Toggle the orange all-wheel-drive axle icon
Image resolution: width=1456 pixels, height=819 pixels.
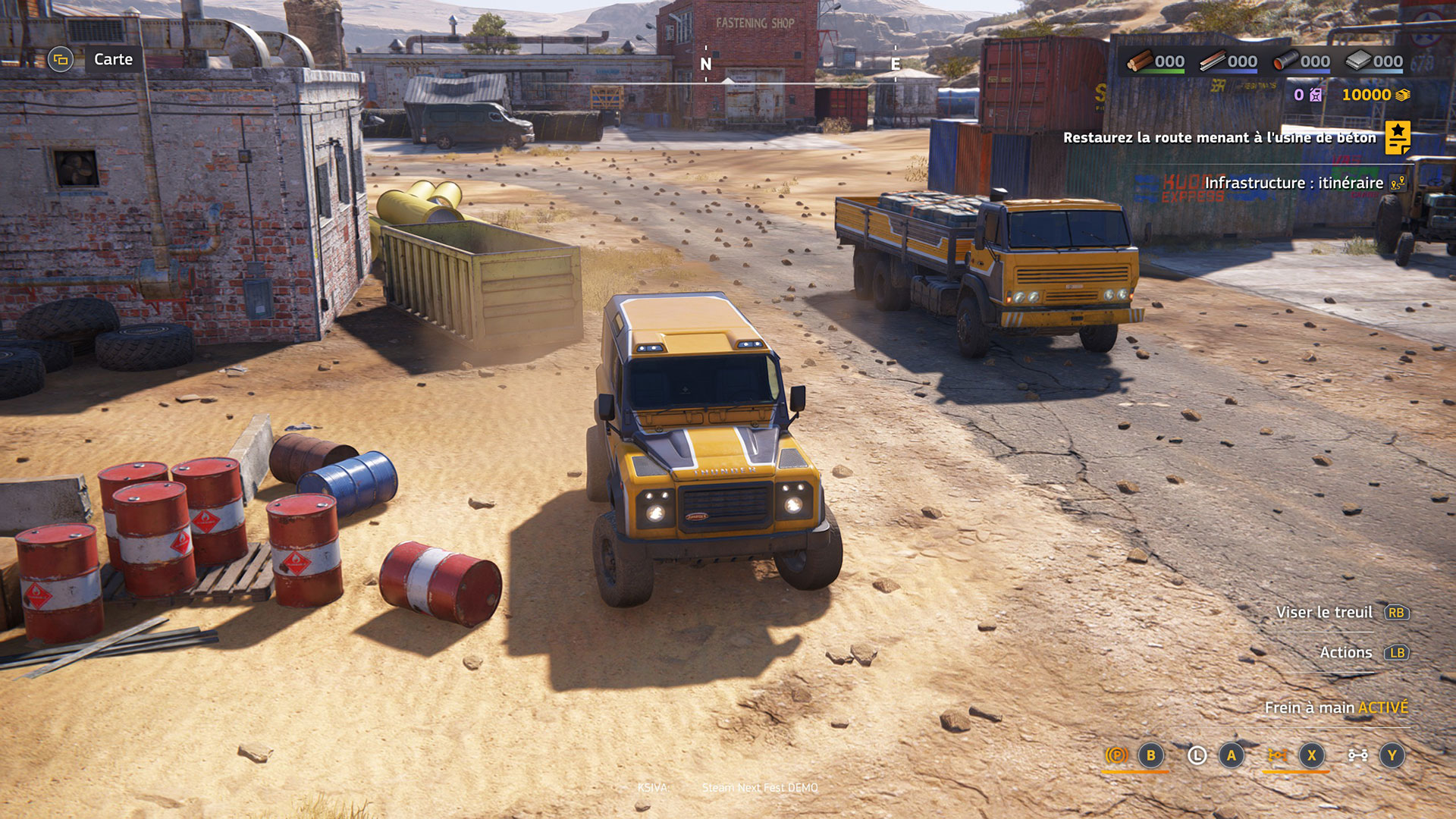coord(1277,755)
